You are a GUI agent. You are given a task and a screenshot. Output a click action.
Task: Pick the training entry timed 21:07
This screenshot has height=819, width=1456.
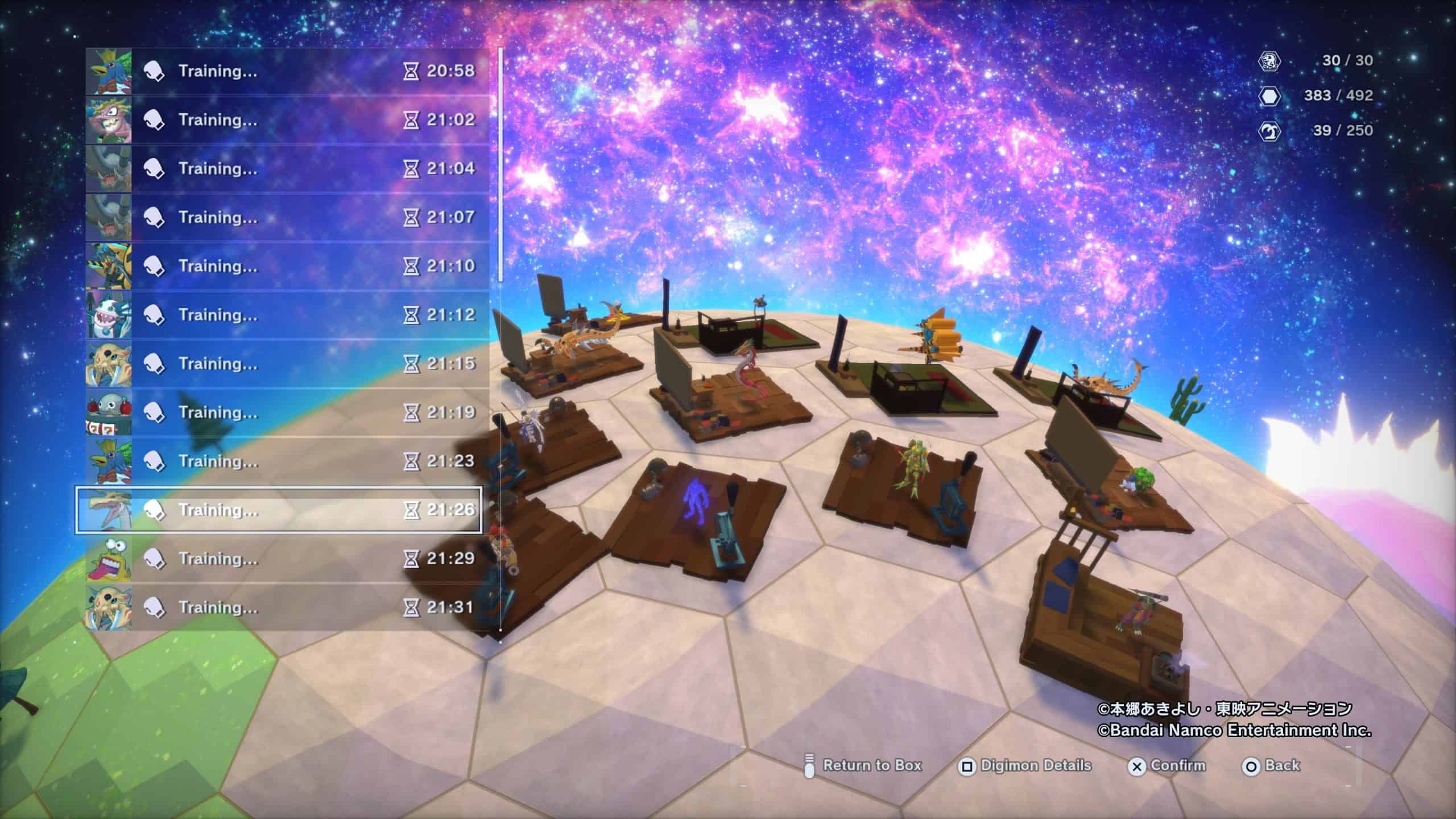click(287, 217)
